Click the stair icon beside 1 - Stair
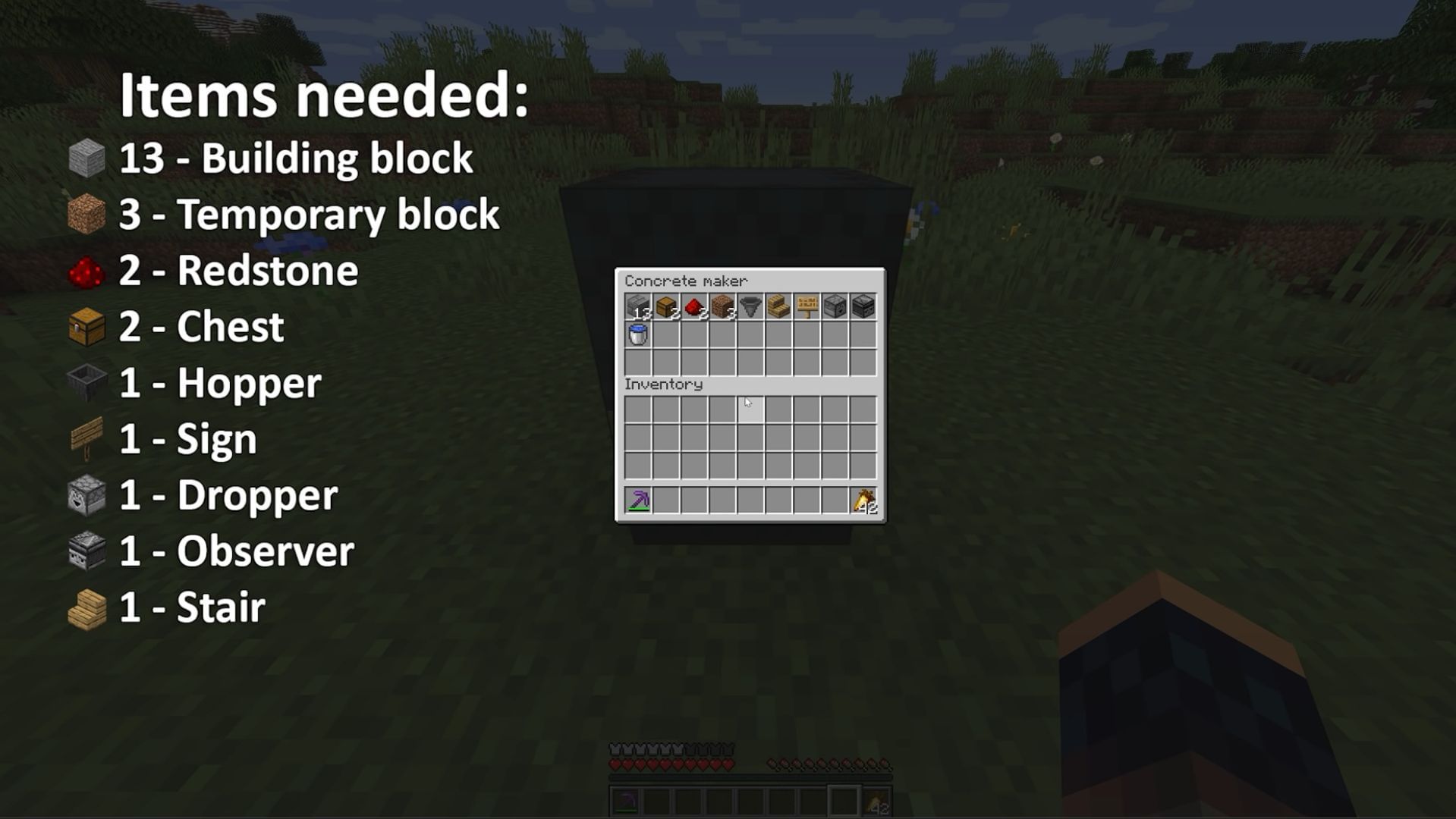Image resolution: width=1456 pixels, height=819 pixels. pos(86,607)
